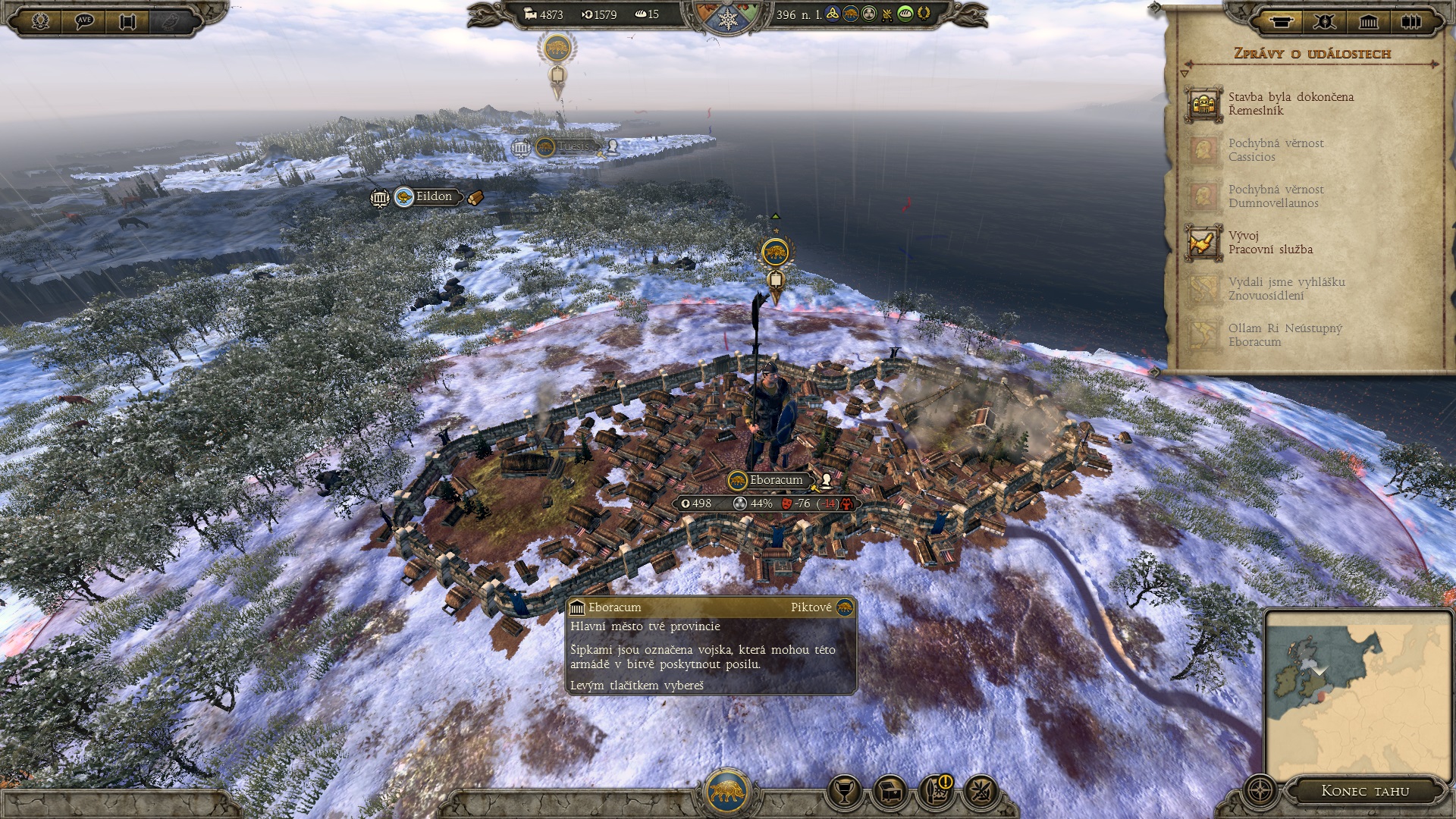End the turn with Konec tahu
1456x819 pixels.
tap(1365, 791)
